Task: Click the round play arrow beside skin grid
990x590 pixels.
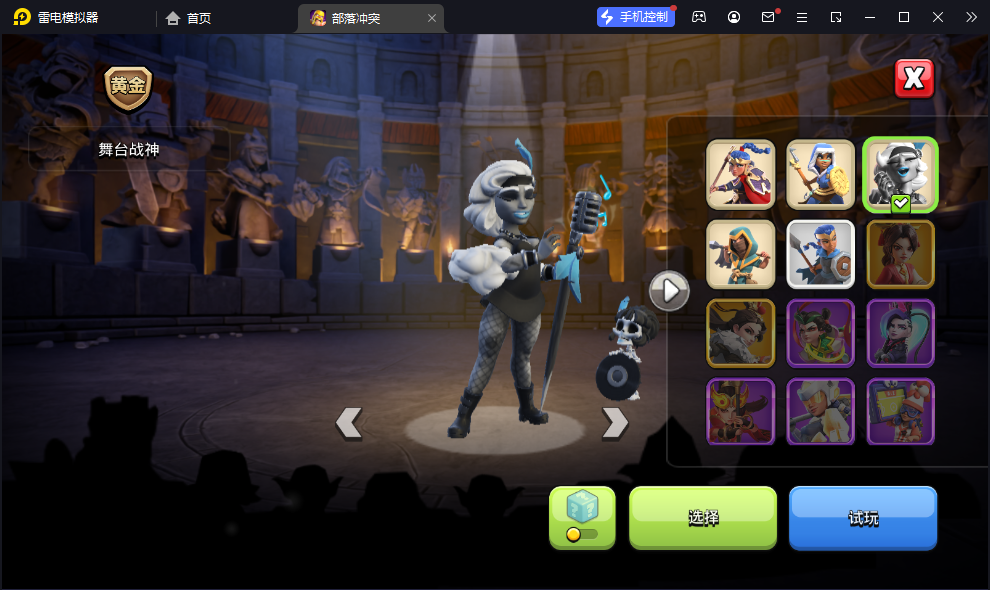Action: point(669,291)
